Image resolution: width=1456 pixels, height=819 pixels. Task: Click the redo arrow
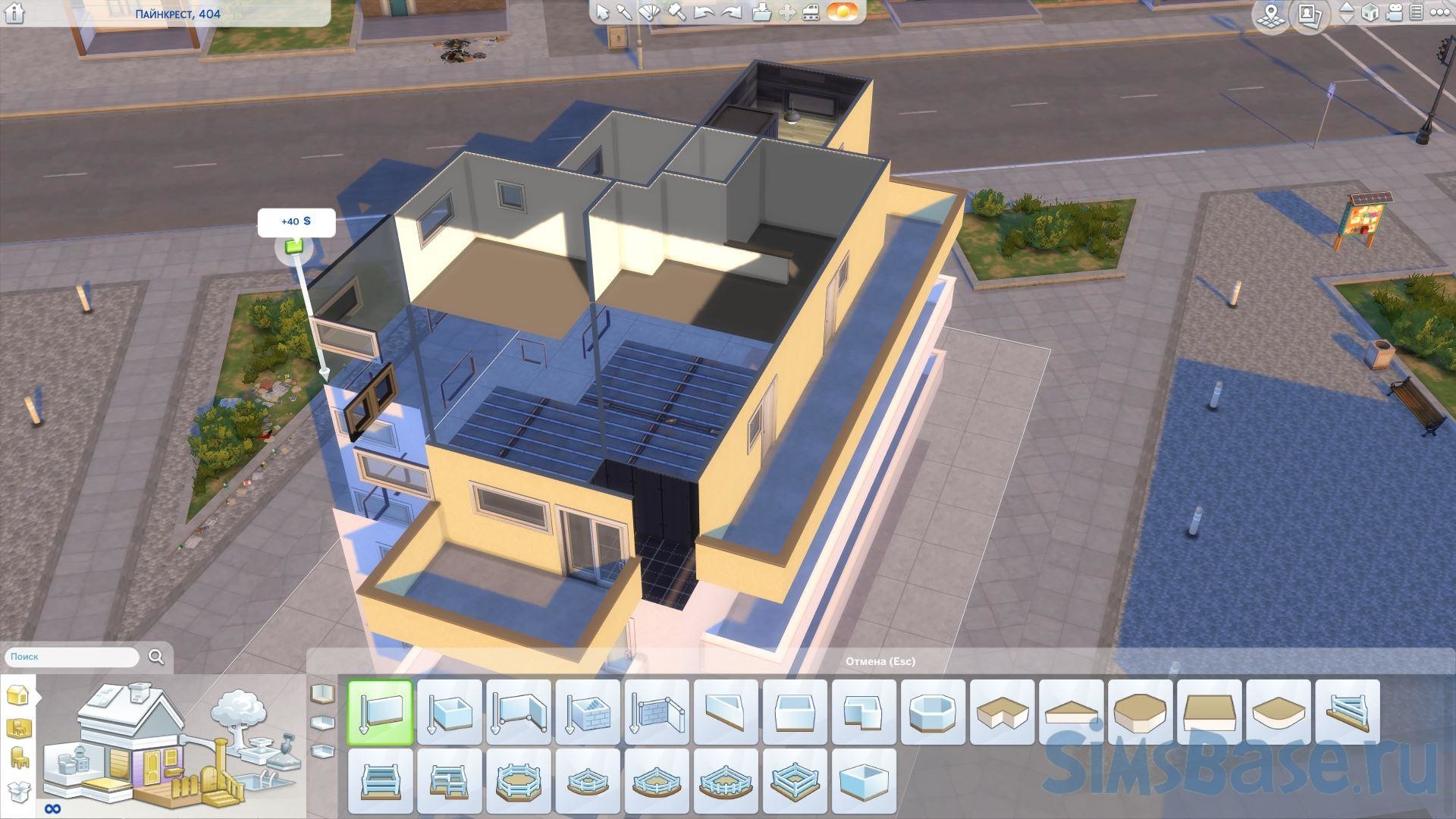pos(731,13)
